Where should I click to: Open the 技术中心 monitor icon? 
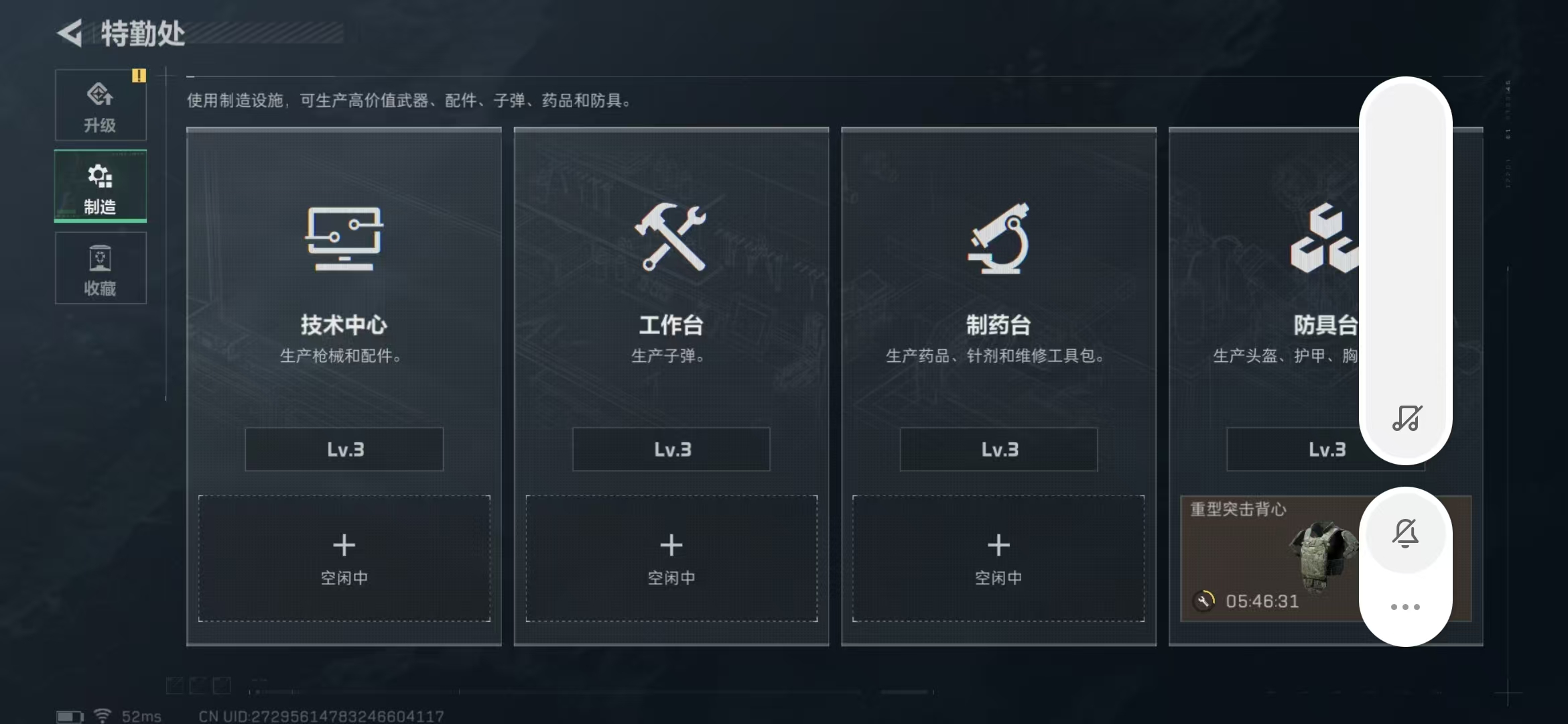344,241
